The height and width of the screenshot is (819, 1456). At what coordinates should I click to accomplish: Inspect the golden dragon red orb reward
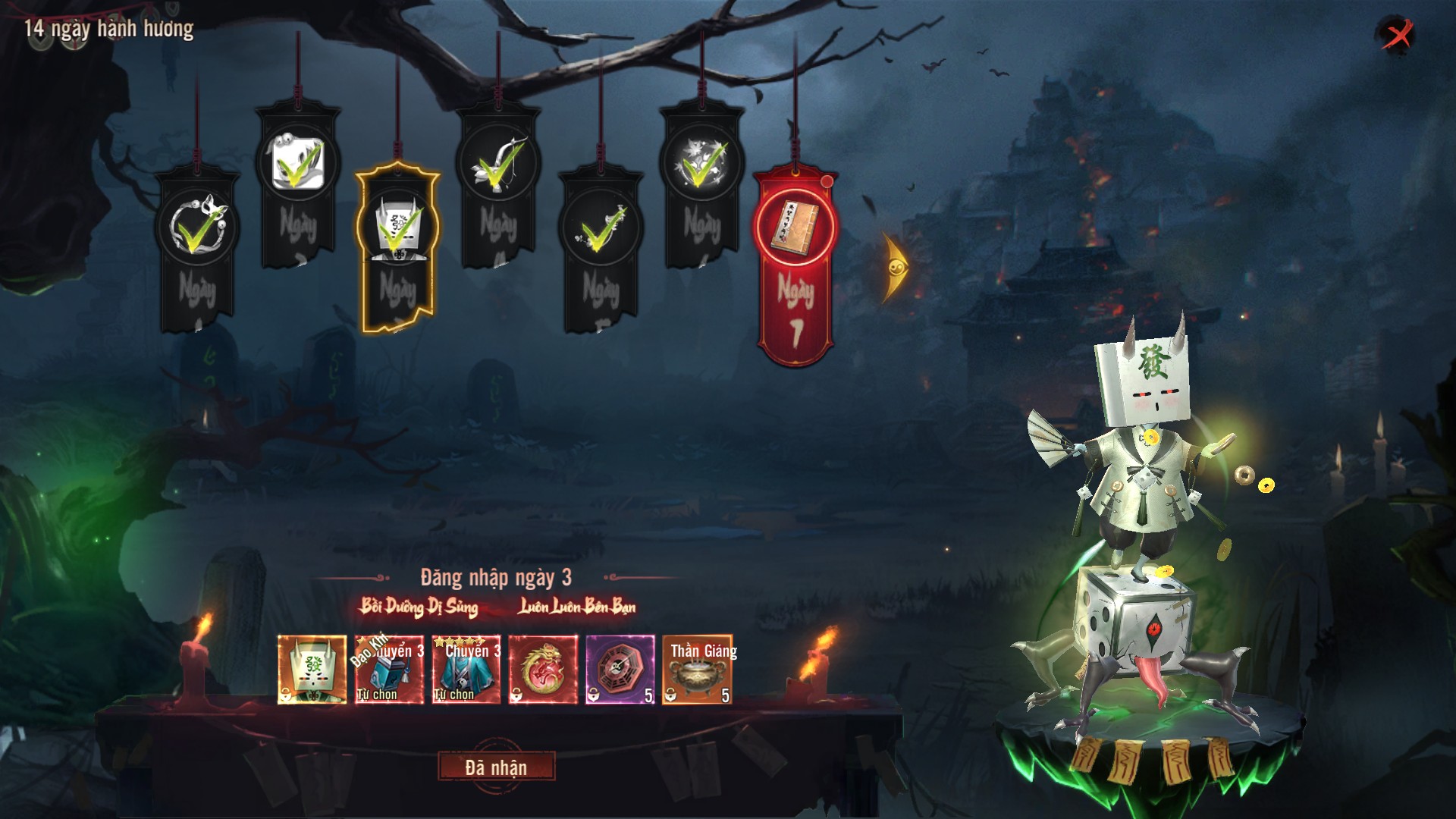pos(543,670)
